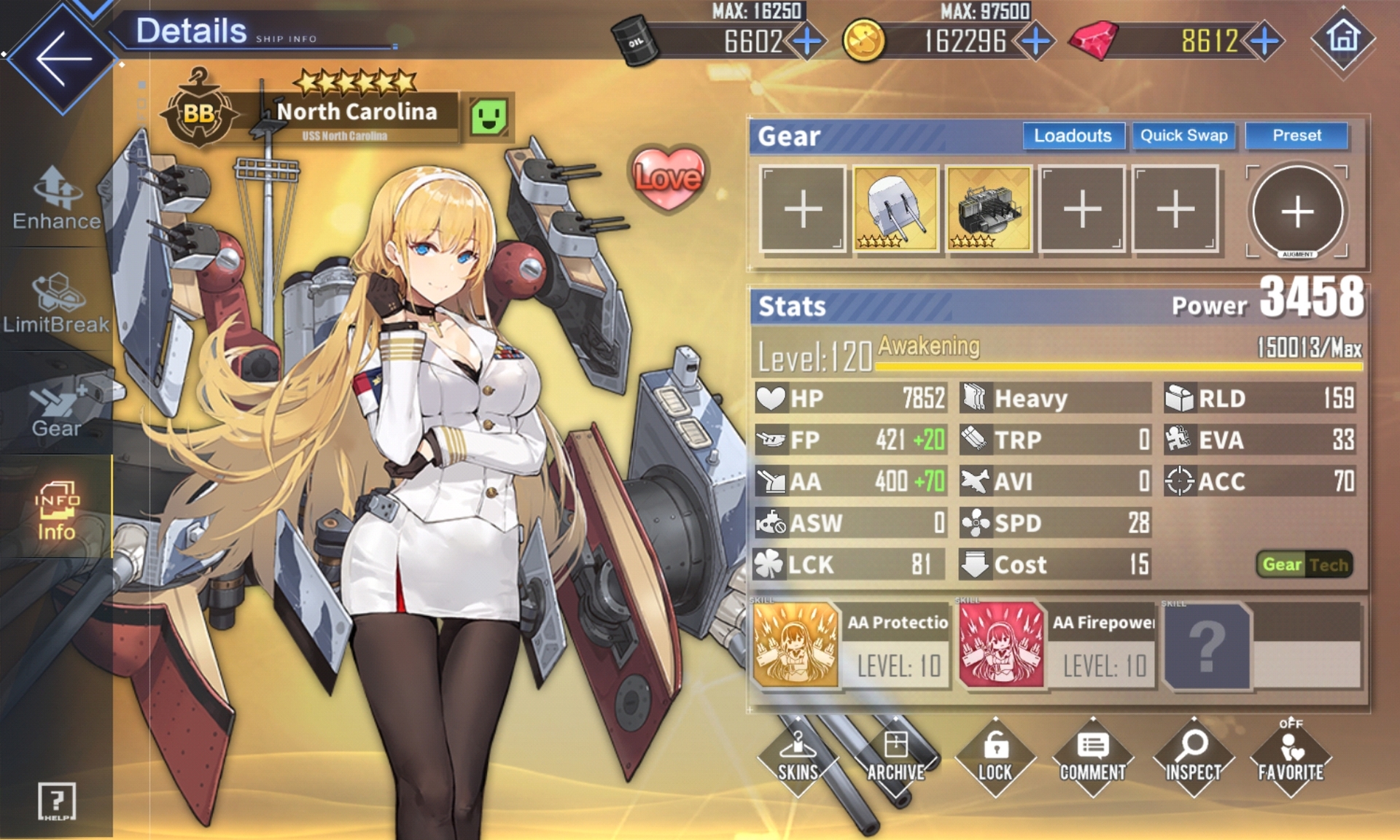
Task: Open the Comment section
Action: (x=1093, y=758)
